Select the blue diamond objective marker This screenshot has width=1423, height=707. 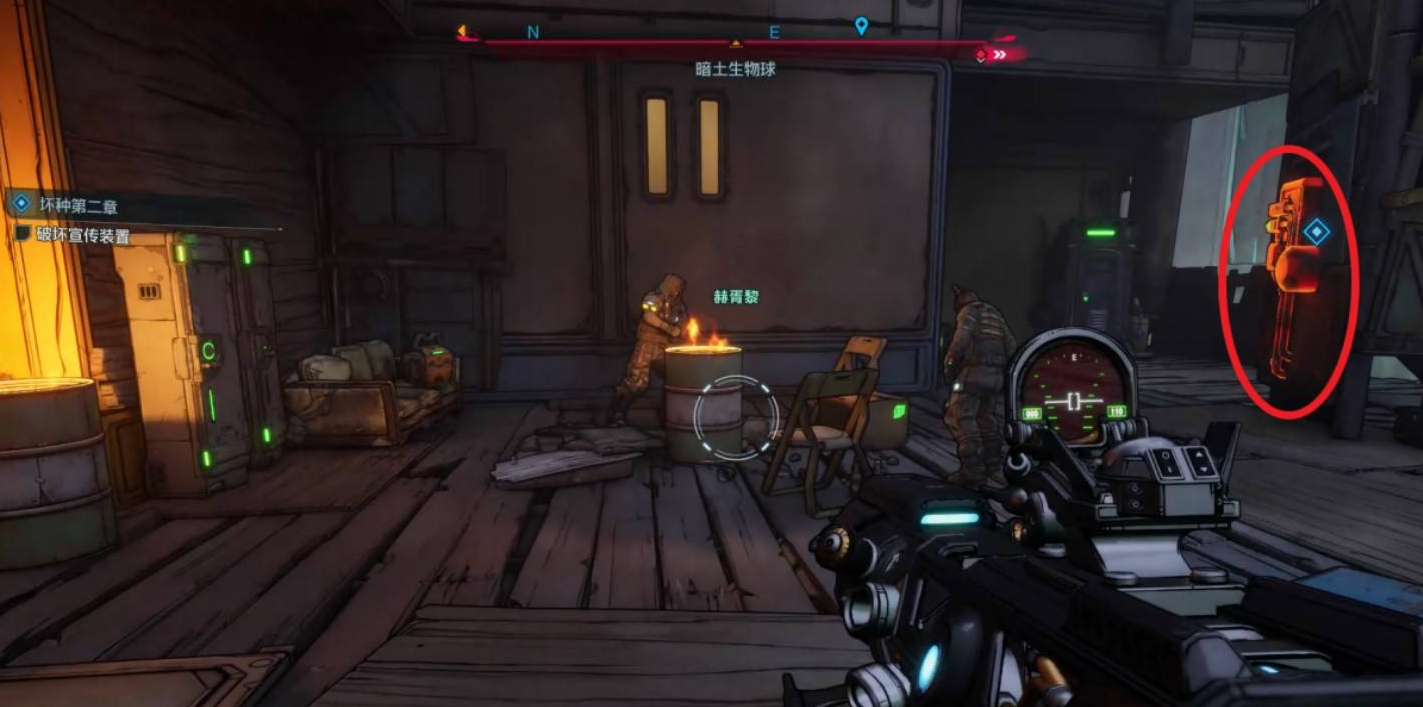(1316, 232)
